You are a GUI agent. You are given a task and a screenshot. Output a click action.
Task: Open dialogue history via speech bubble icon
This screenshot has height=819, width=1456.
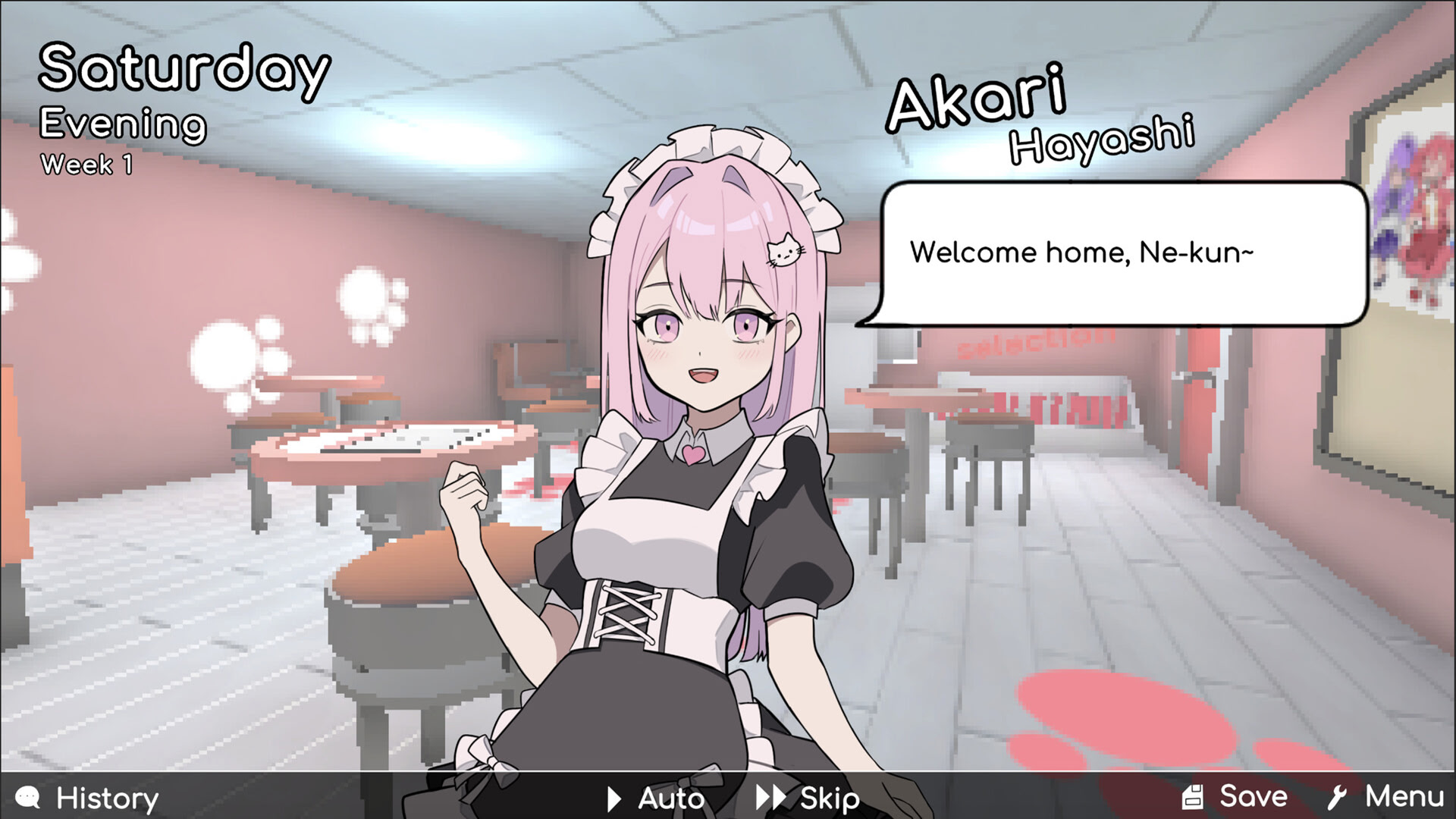26,797
